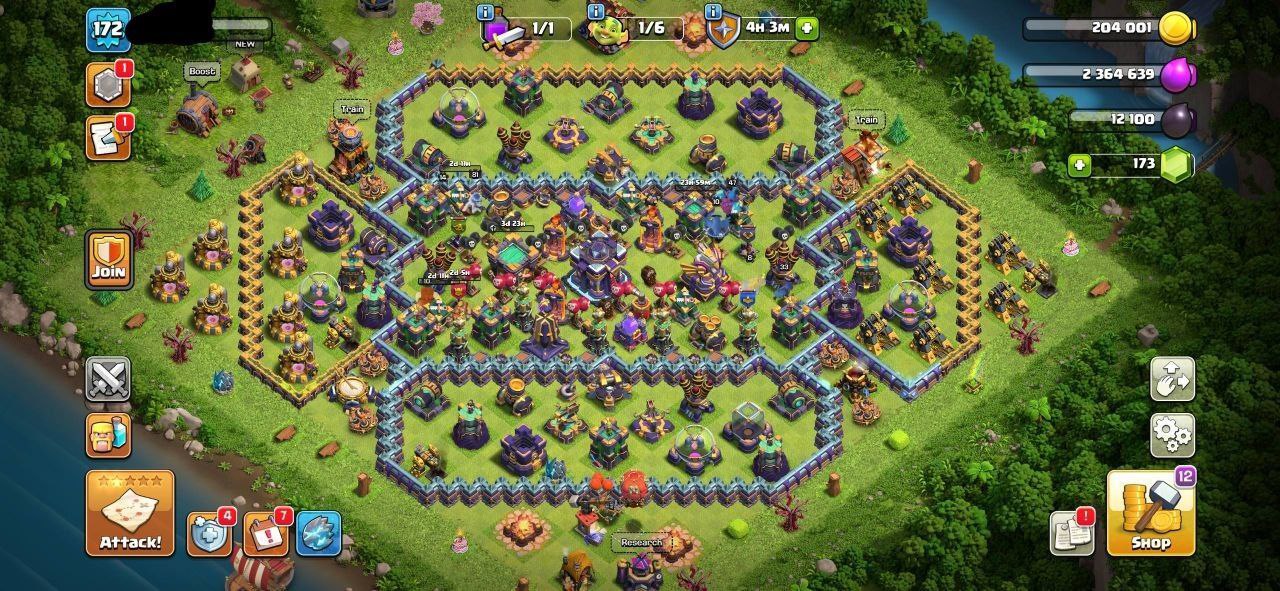1280x591 pixels.
Task: Open the army barbarian and potion button
Action: coord(108,435)
